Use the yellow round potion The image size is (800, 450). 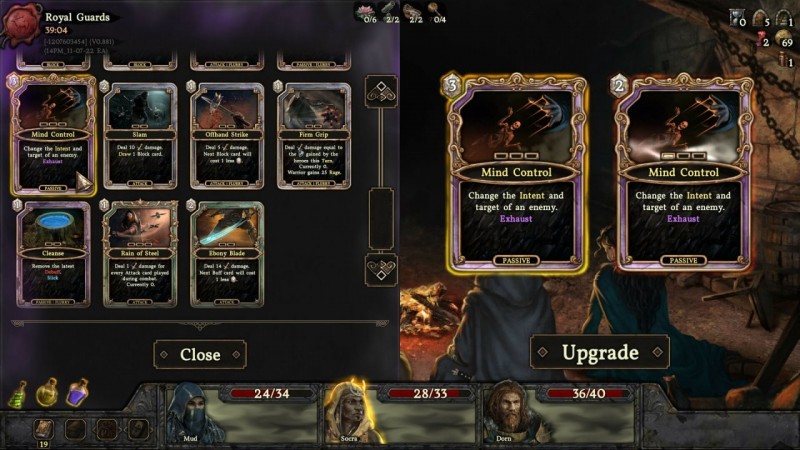tap(46, 393)
